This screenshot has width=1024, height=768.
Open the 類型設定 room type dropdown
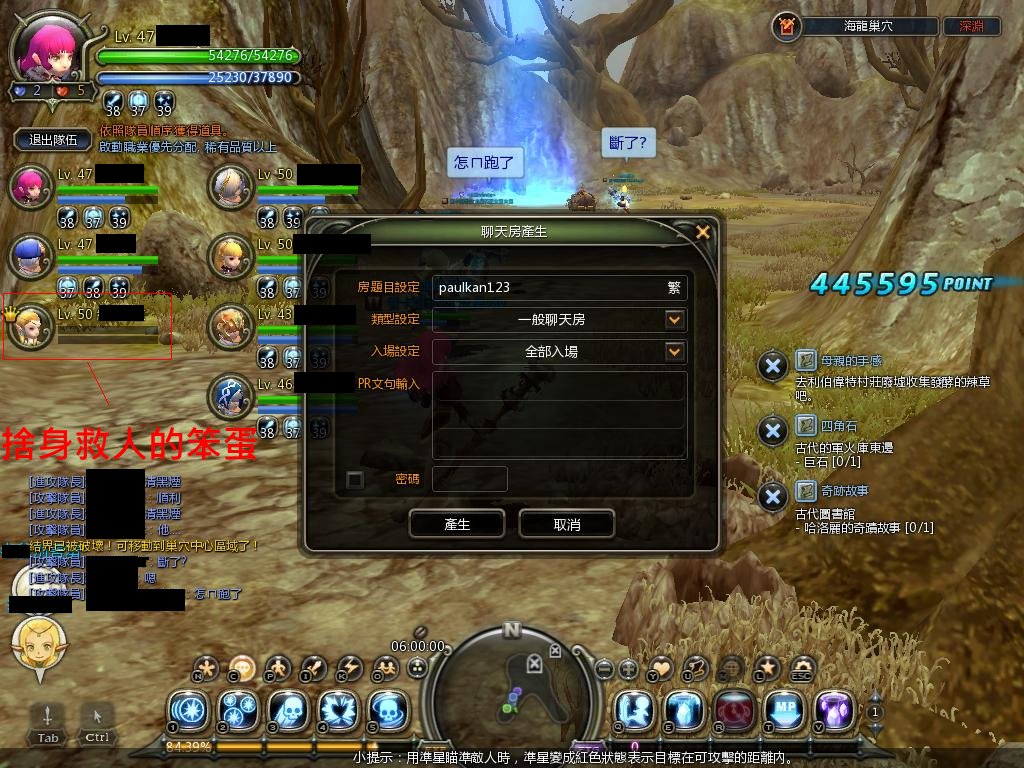pyautogui.click(x=675, y=320)
